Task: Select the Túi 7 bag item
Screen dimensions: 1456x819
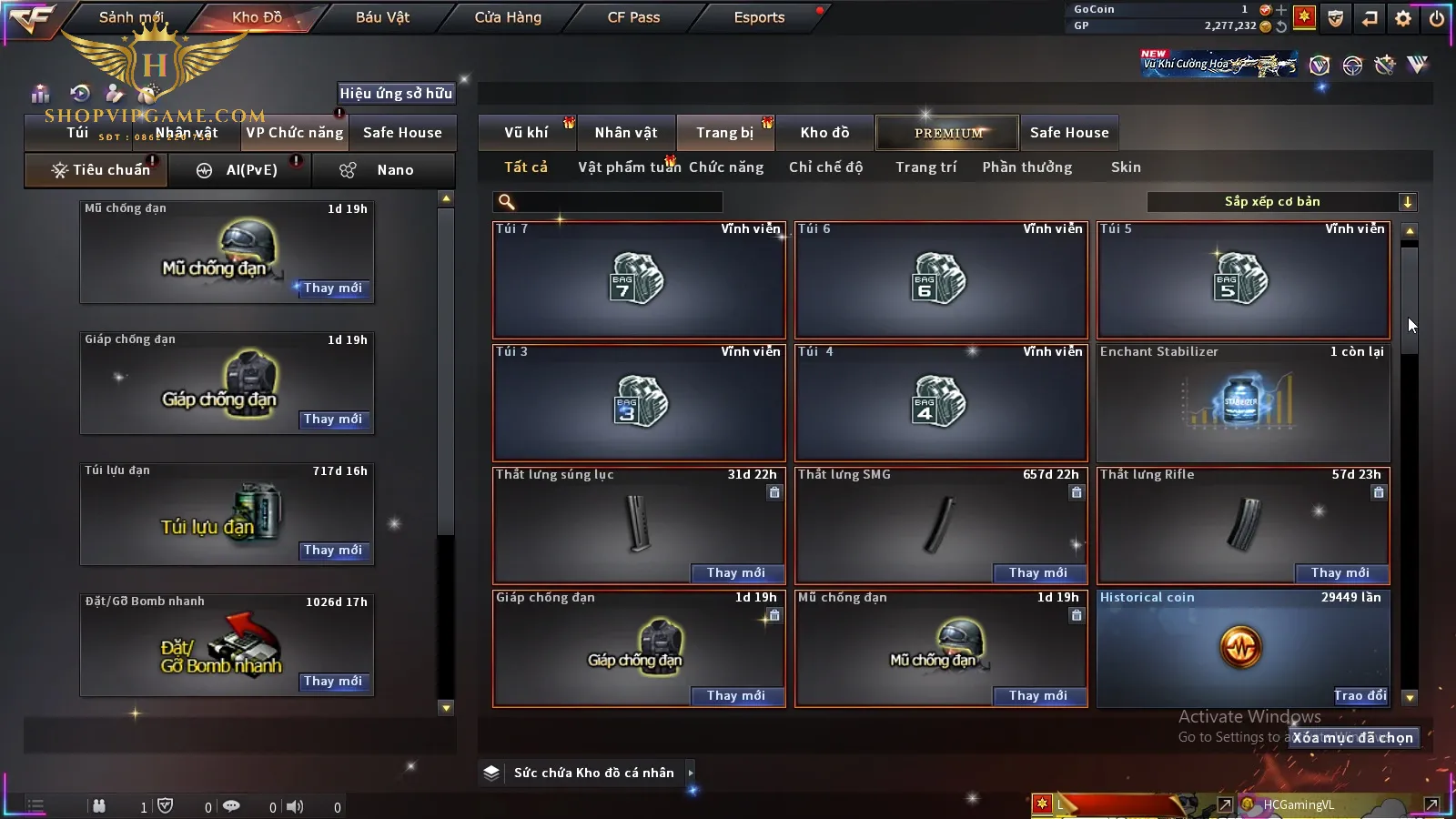Action: click(x=639, y=280)
